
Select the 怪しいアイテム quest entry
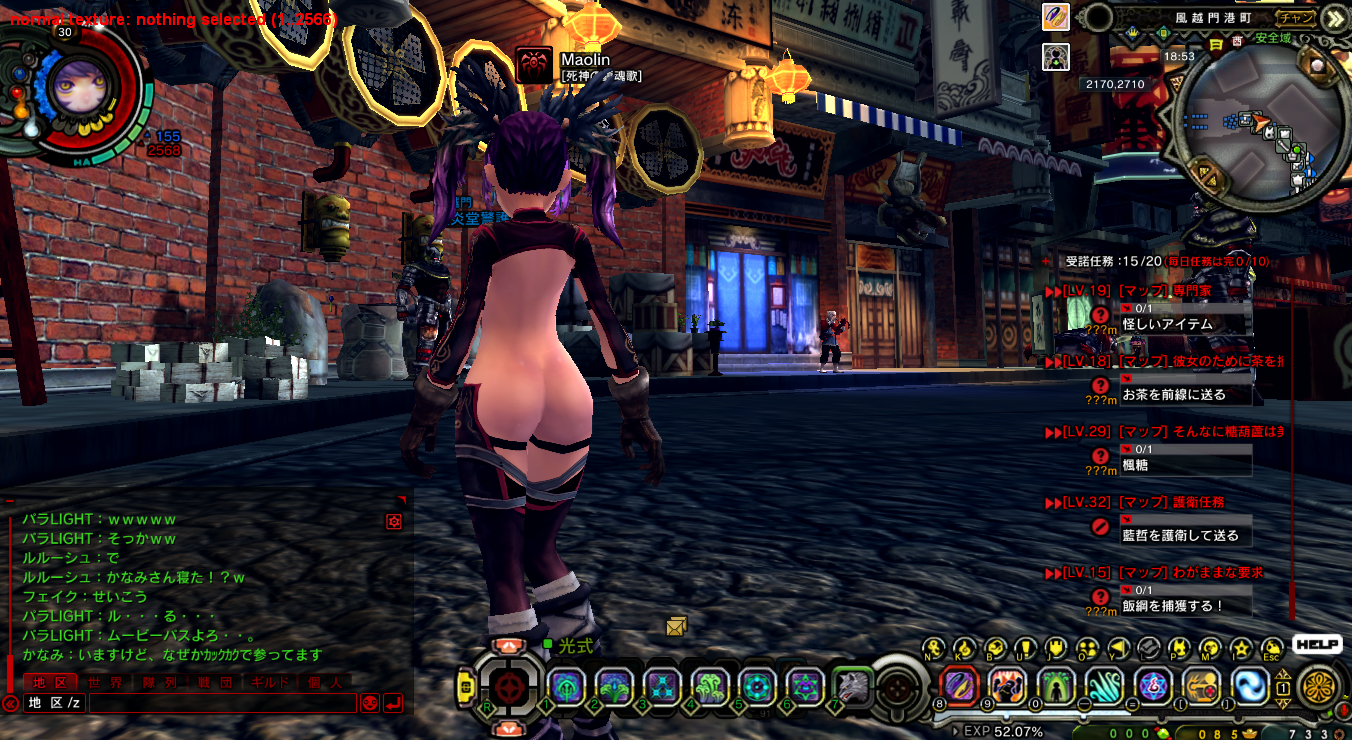click(x=1167, y=324)
